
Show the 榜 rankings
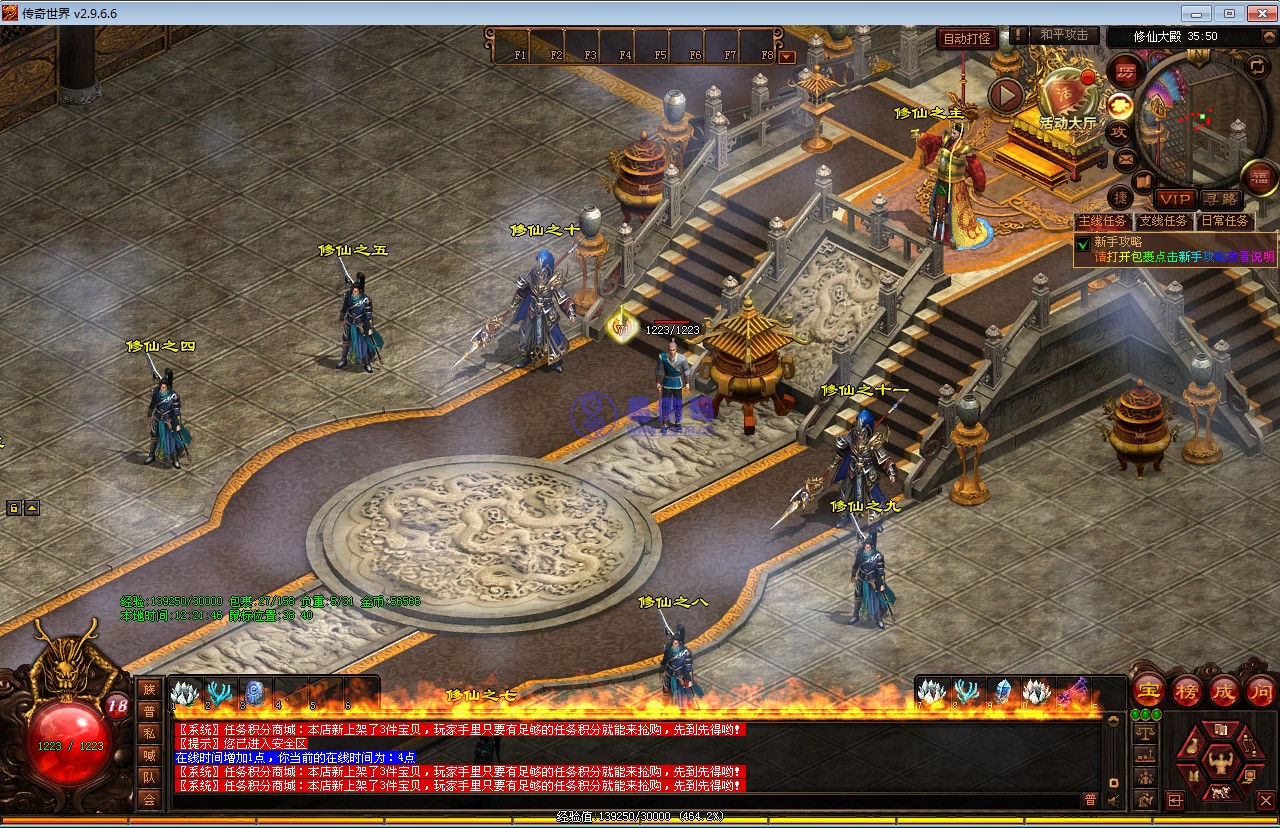(1187, 690)
